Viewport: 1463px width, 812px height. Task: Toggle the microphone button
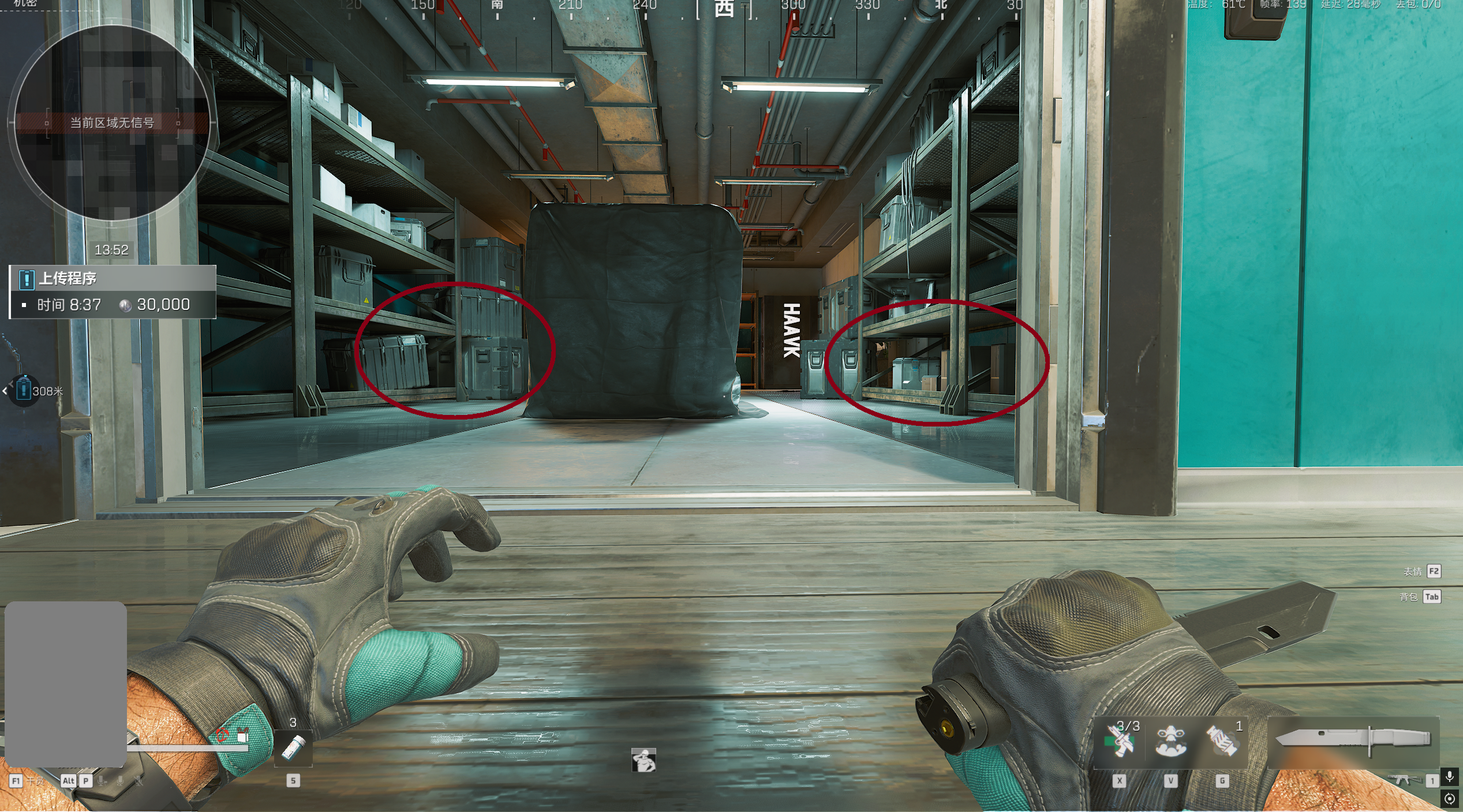point(1449,777)
